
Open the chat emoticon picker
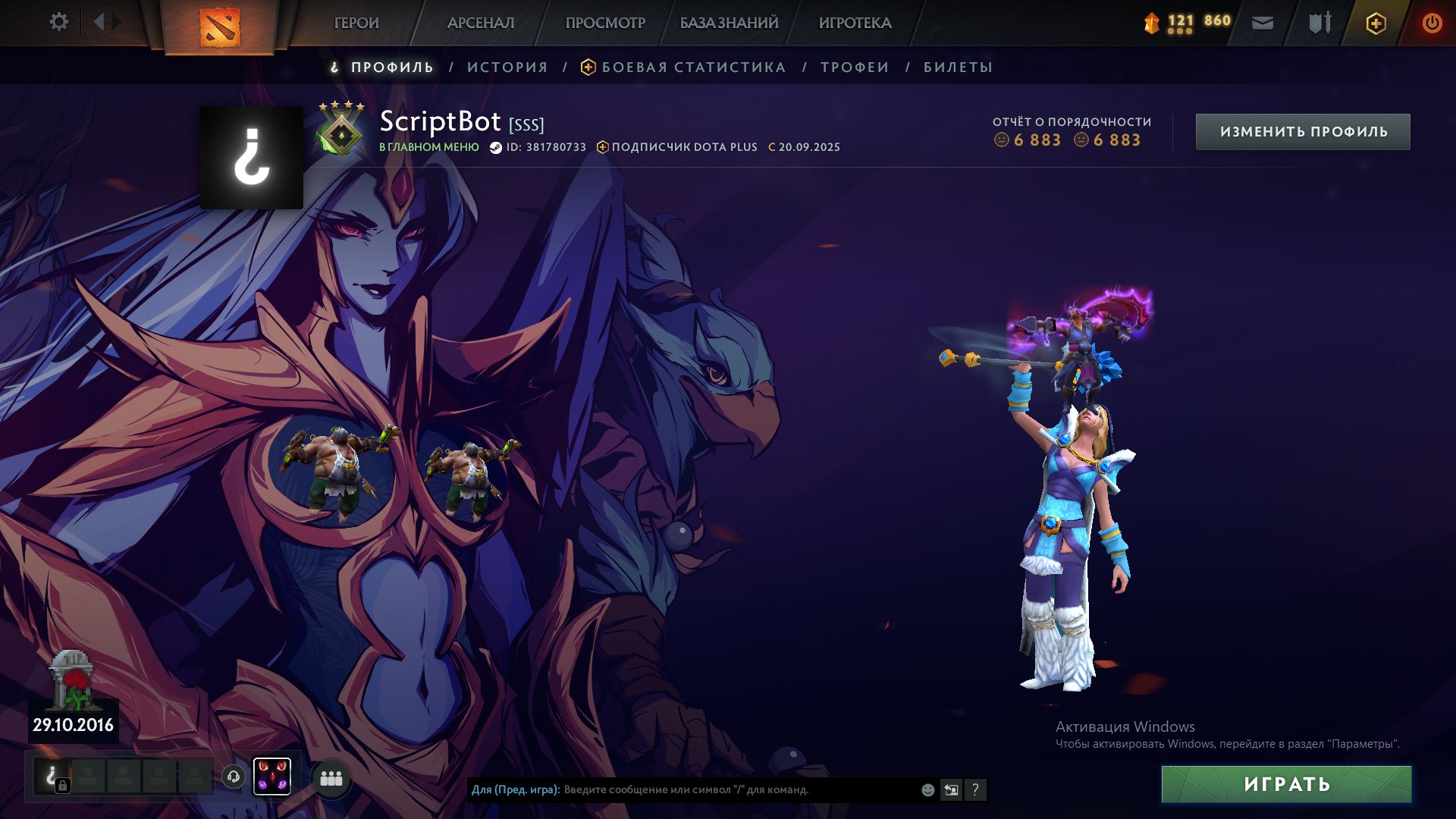(x=927, y=790)
